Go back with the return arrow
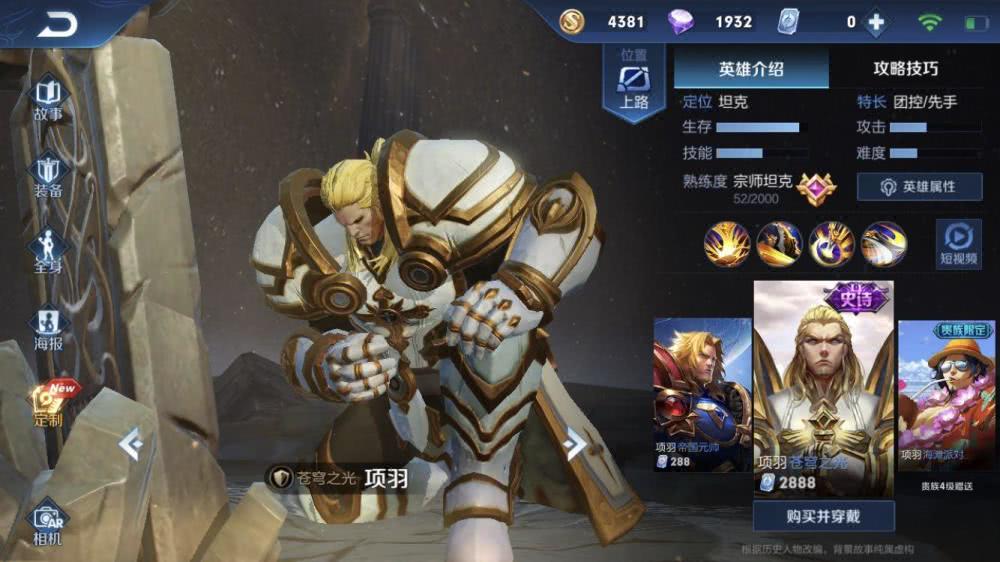This screenshot has height=562, width=1000. click(x=58, y=24)
